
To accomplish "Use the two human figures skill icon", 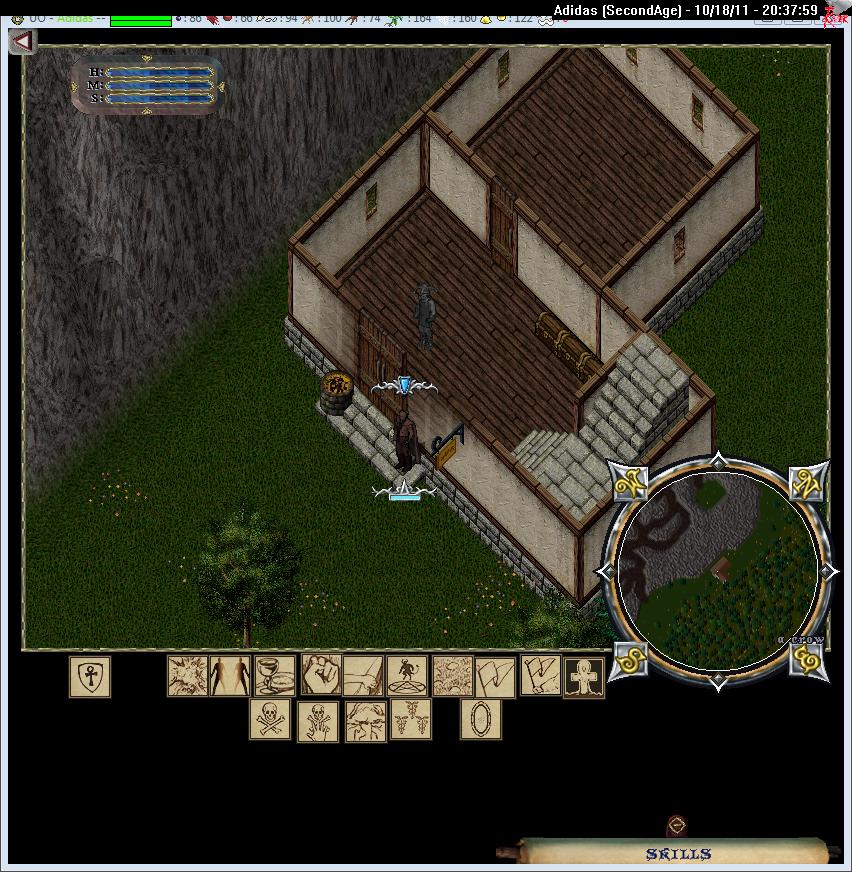I will (x=230, y=676).
